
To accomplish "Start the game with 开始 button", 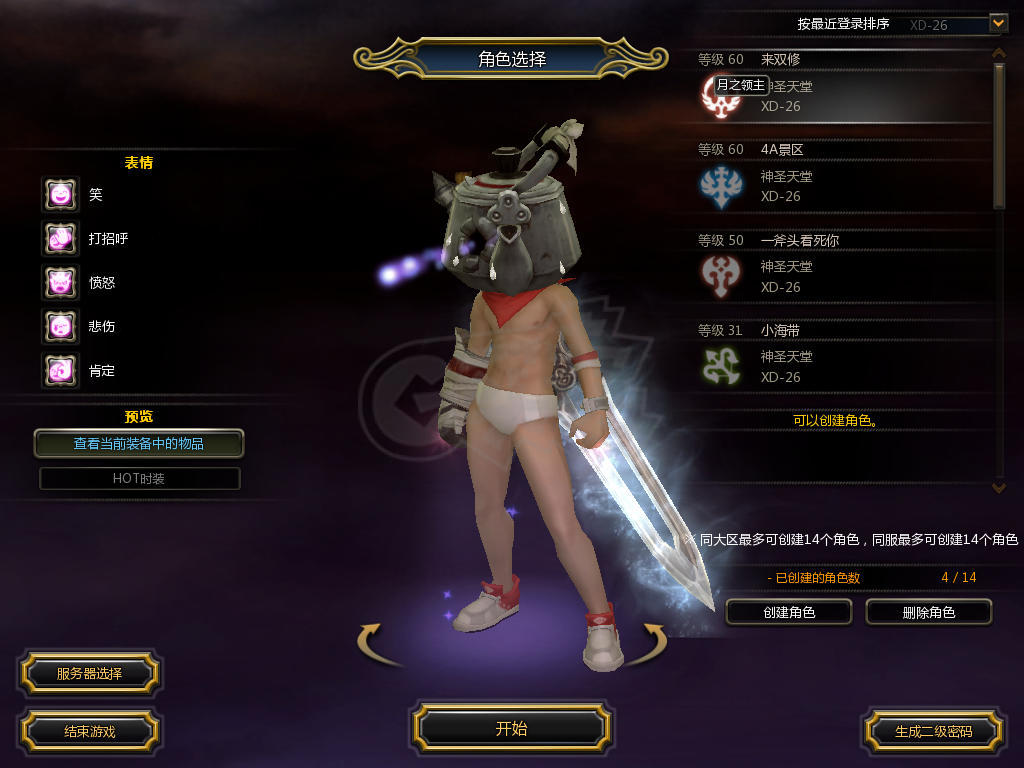I will pos(511,728).
